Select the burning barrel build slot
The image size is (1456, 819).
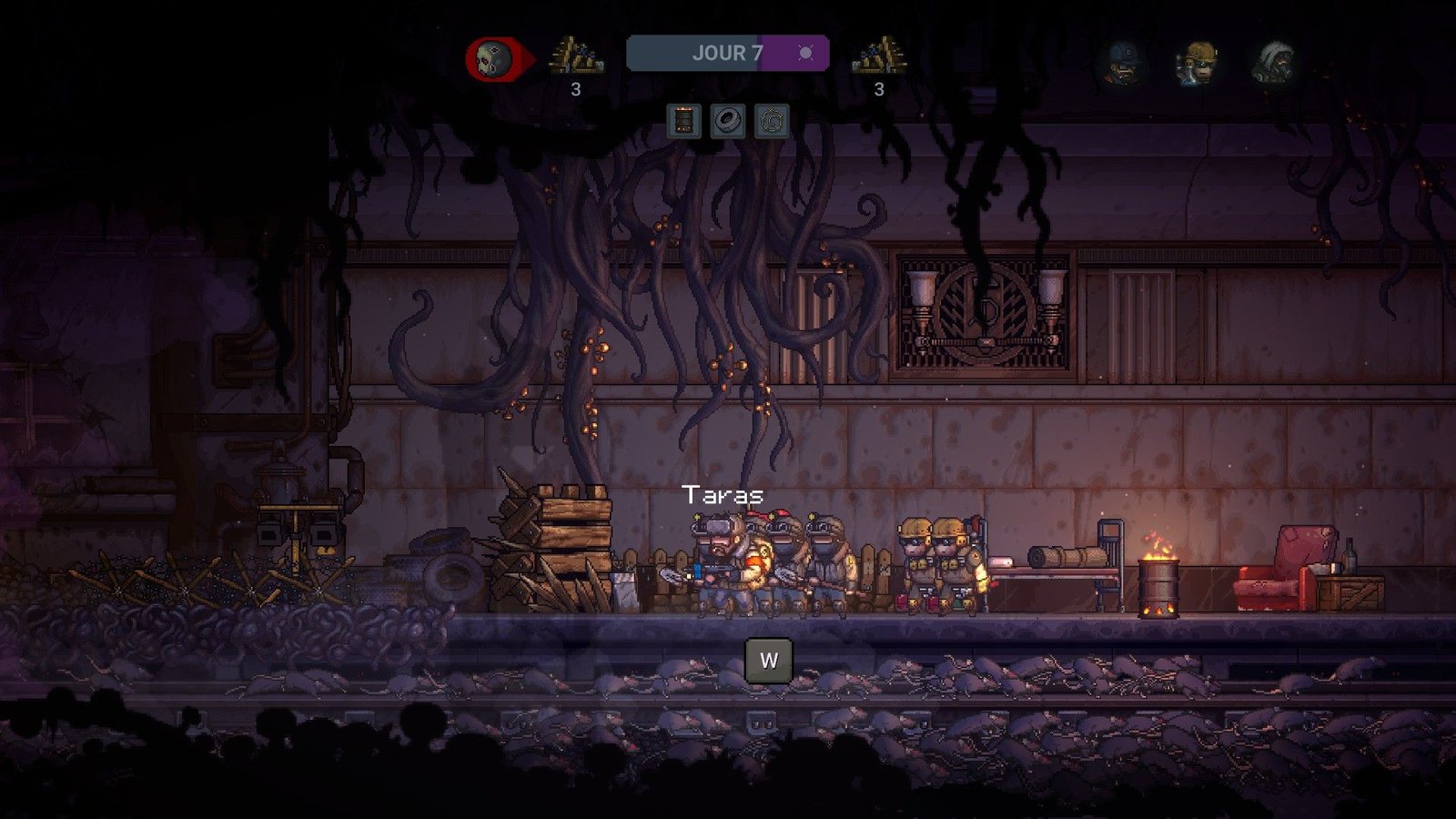683,121
